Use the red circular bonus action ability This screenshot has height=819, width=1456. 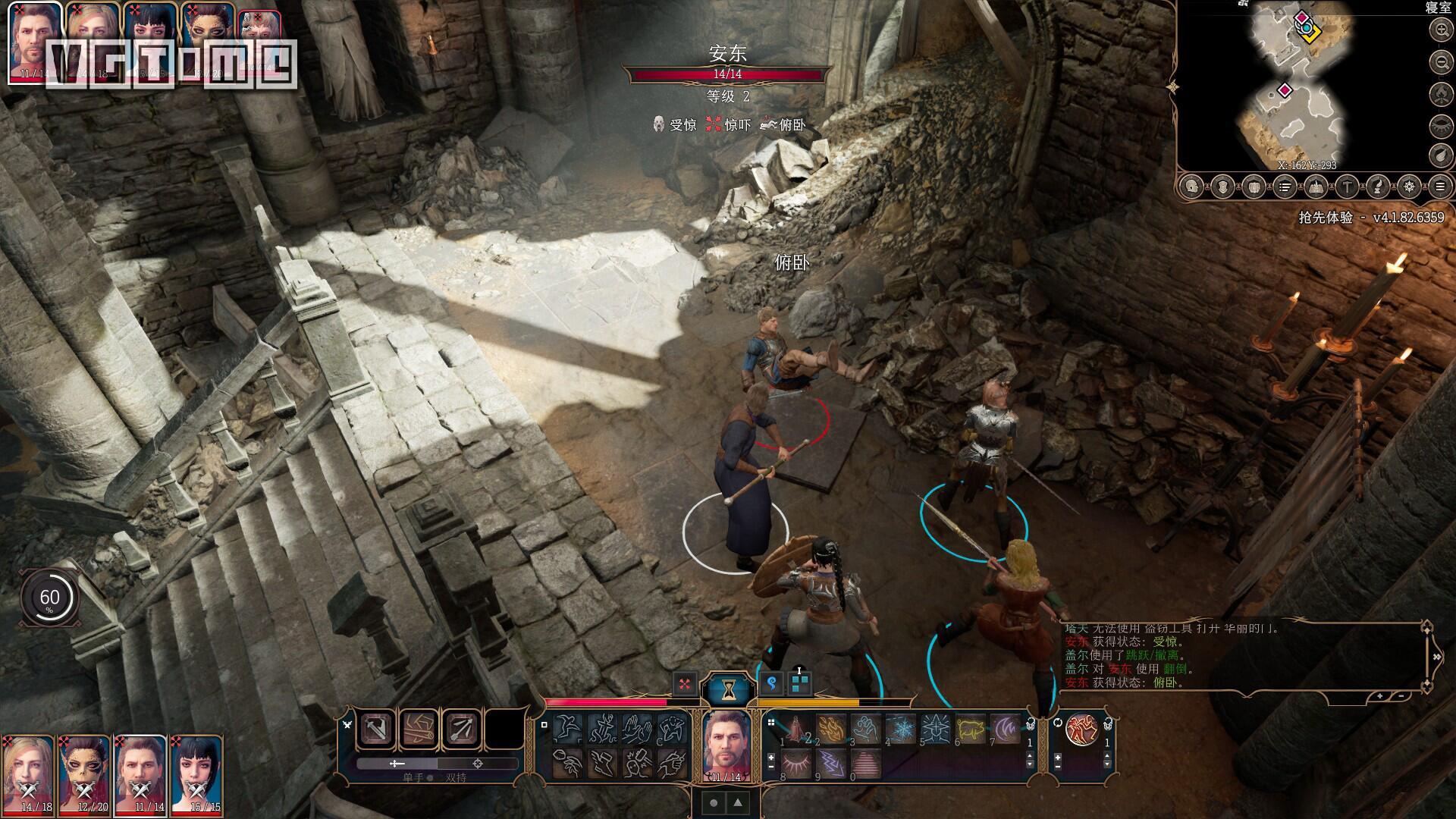point(1080,730)
